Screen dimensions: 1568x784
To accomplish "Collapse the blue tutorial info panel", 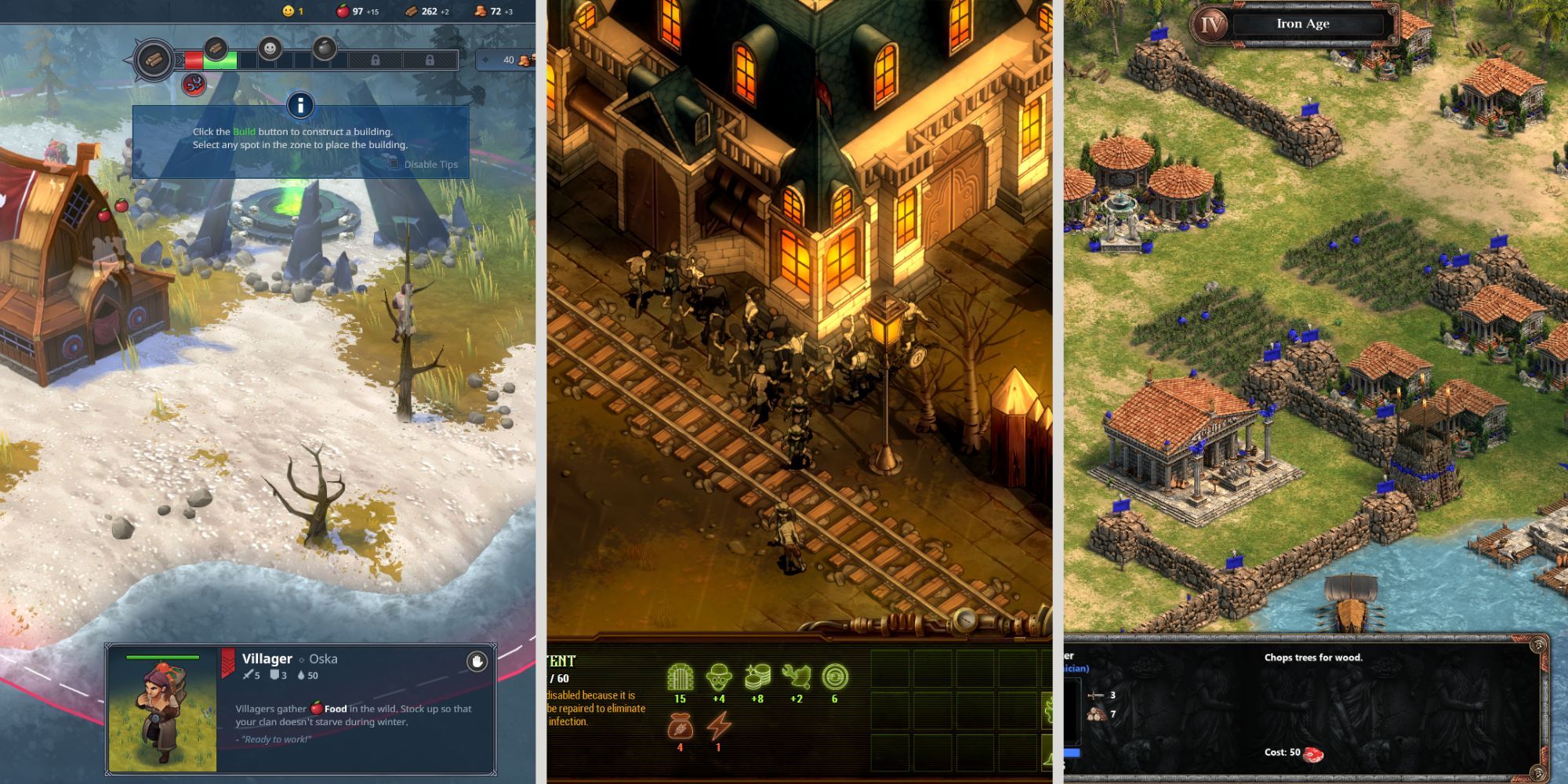I will click(x=302, y=107).
